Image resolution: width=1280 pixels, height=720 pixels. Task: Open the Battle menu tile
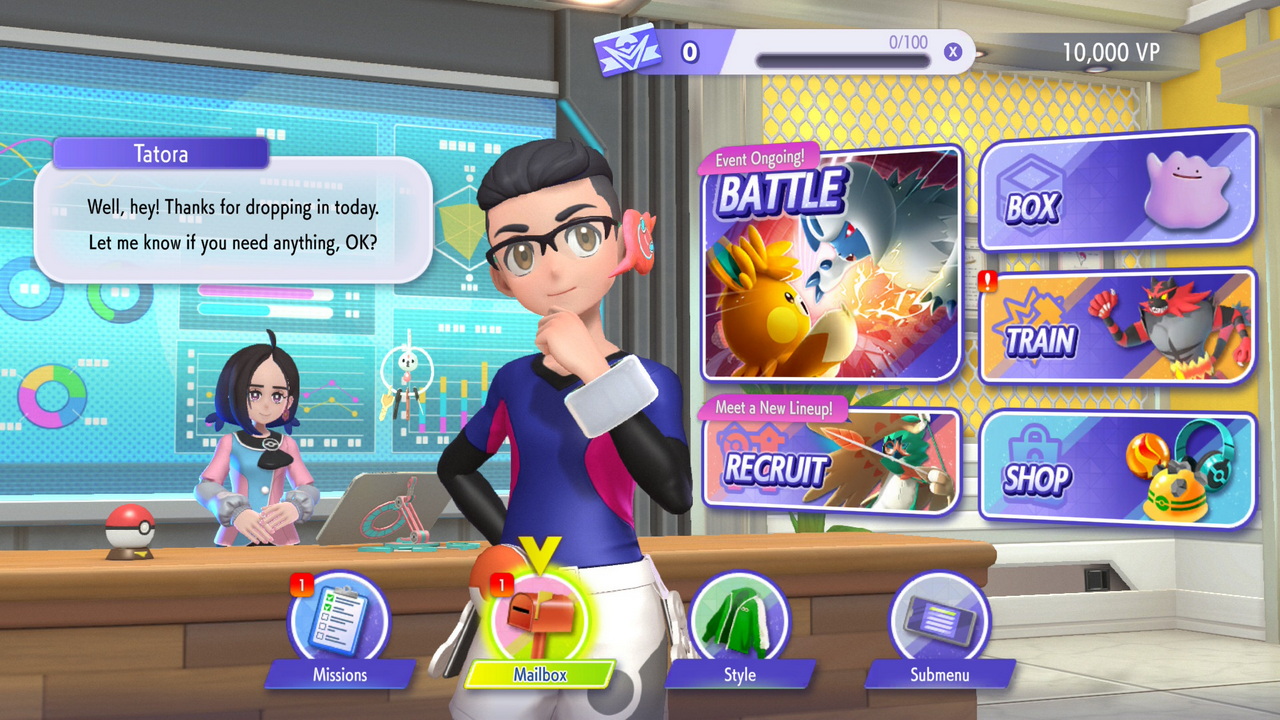(831, 265)
